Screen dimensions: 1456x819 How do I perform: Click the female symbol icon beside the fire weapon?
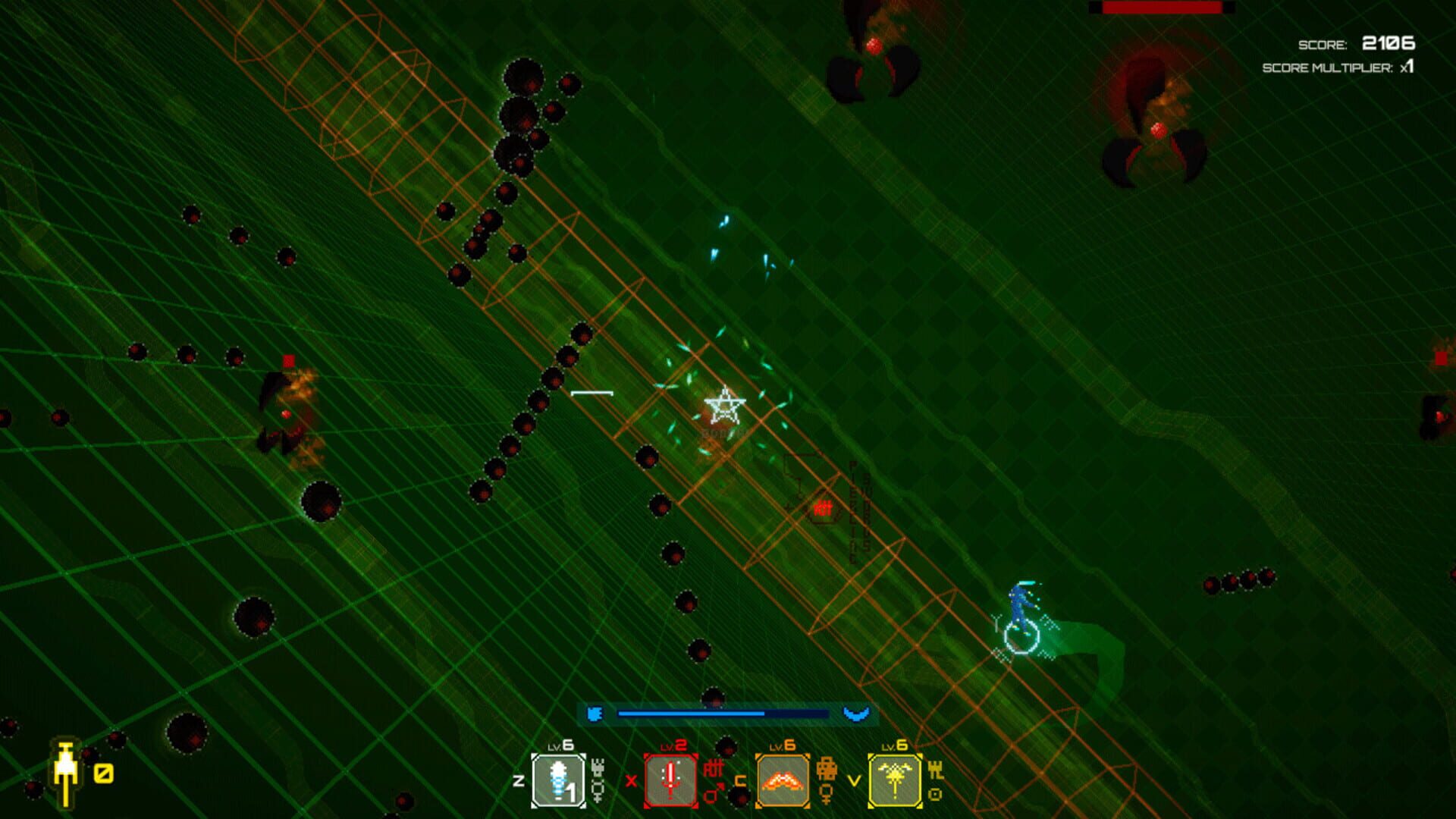click(x=826, y=792)
